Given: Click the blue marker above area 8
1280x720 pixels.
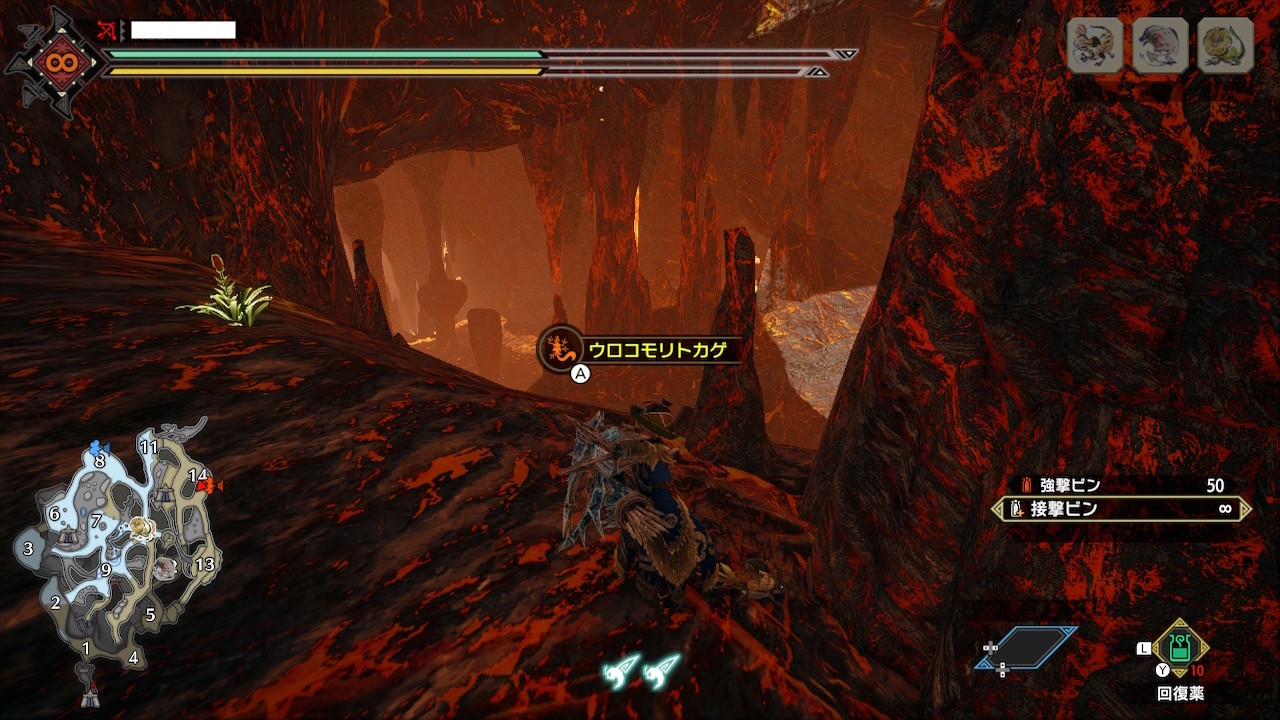Looking at the screenshot, I should [x=97, y=446].
